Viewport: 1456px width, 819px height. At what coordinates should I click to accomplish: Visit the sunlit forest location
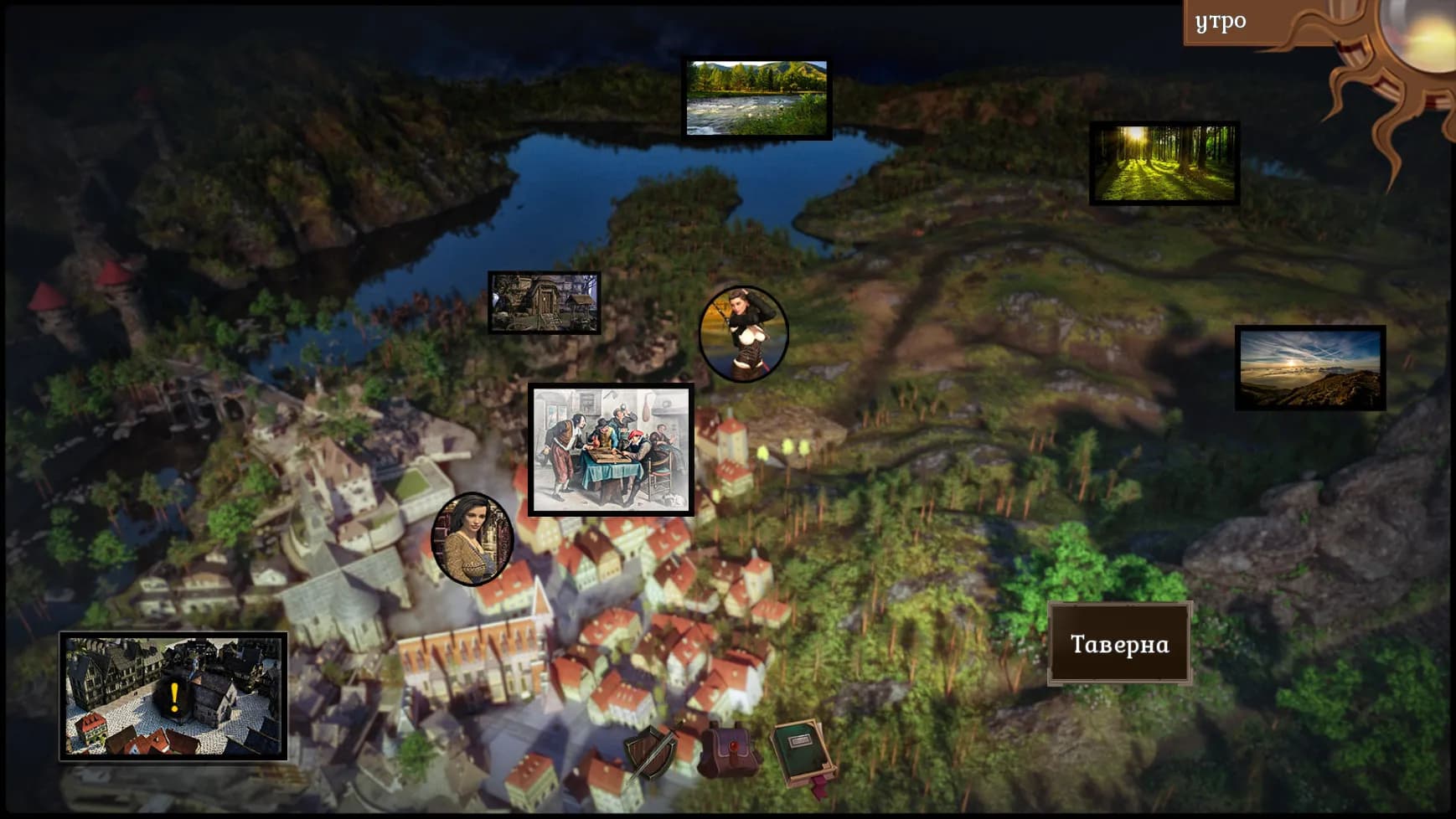click(1164, 164)
